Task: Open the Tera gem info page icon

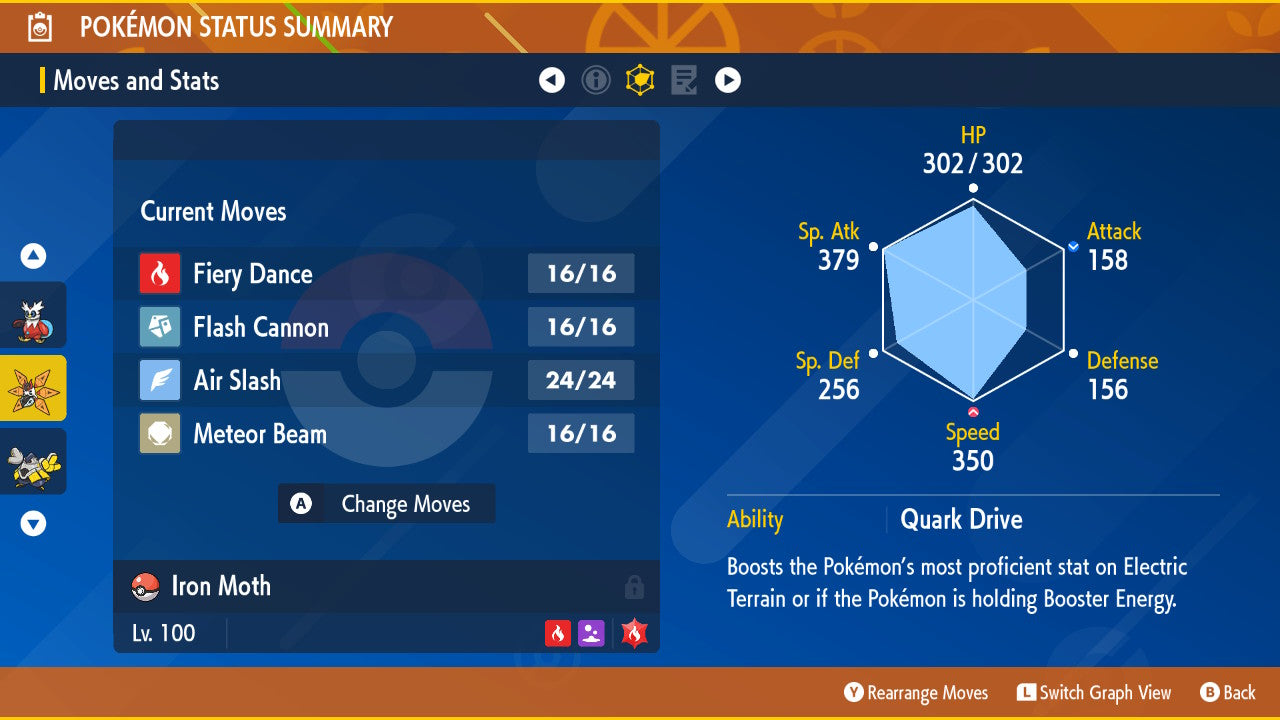Action: pos(640,80)
